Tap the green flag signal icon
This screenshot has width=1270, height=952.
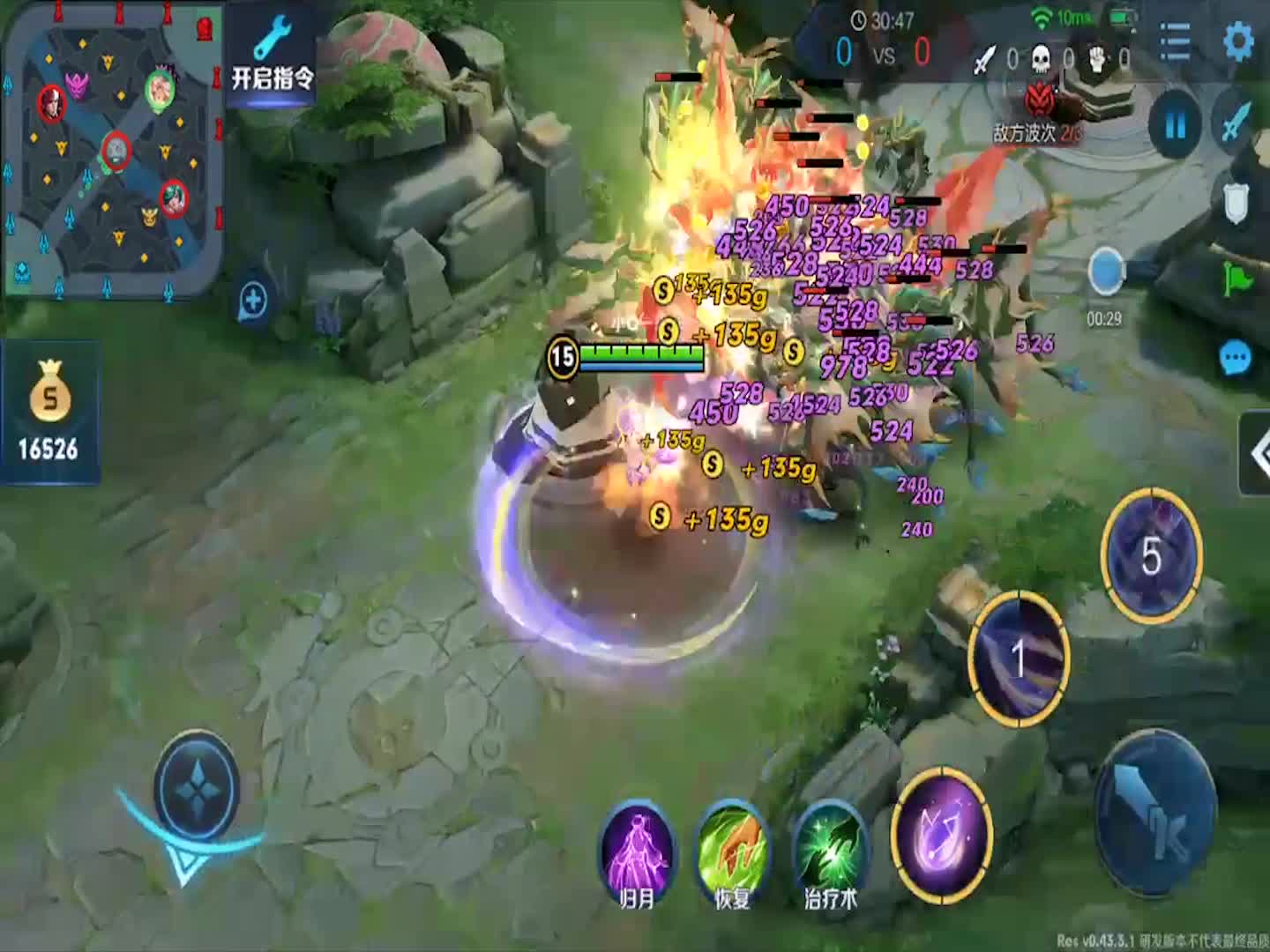(1236, 279)
